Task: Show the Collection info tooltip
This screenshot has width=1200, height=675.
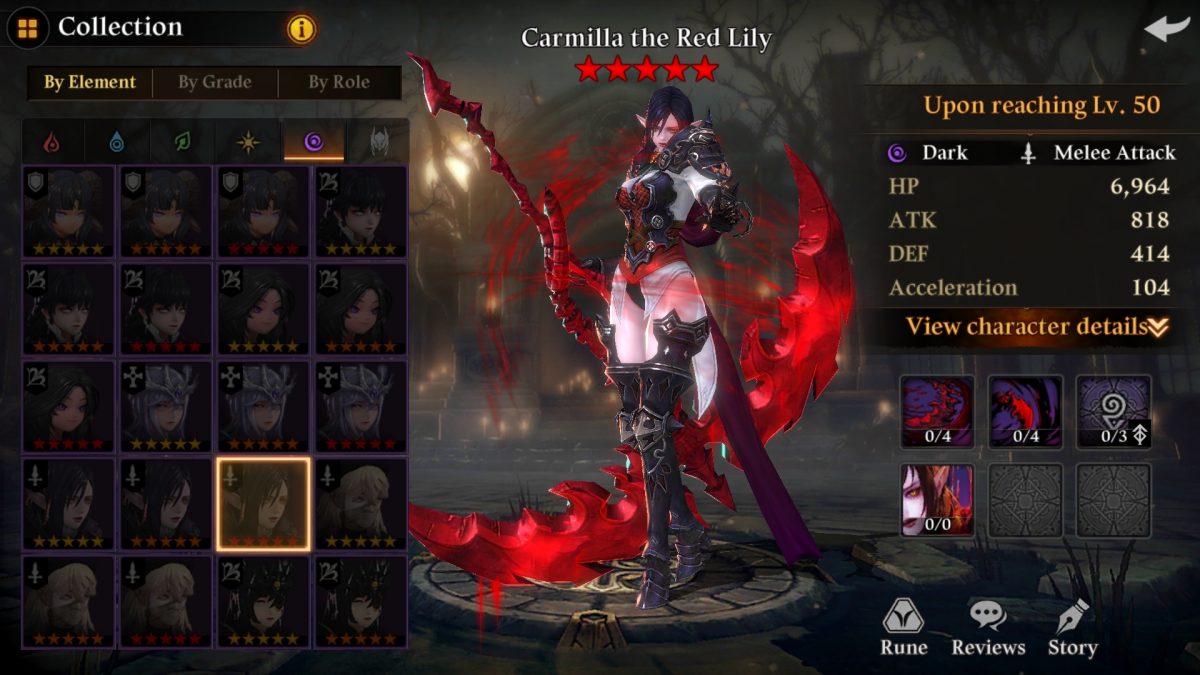Action: [x=301, y=29]
